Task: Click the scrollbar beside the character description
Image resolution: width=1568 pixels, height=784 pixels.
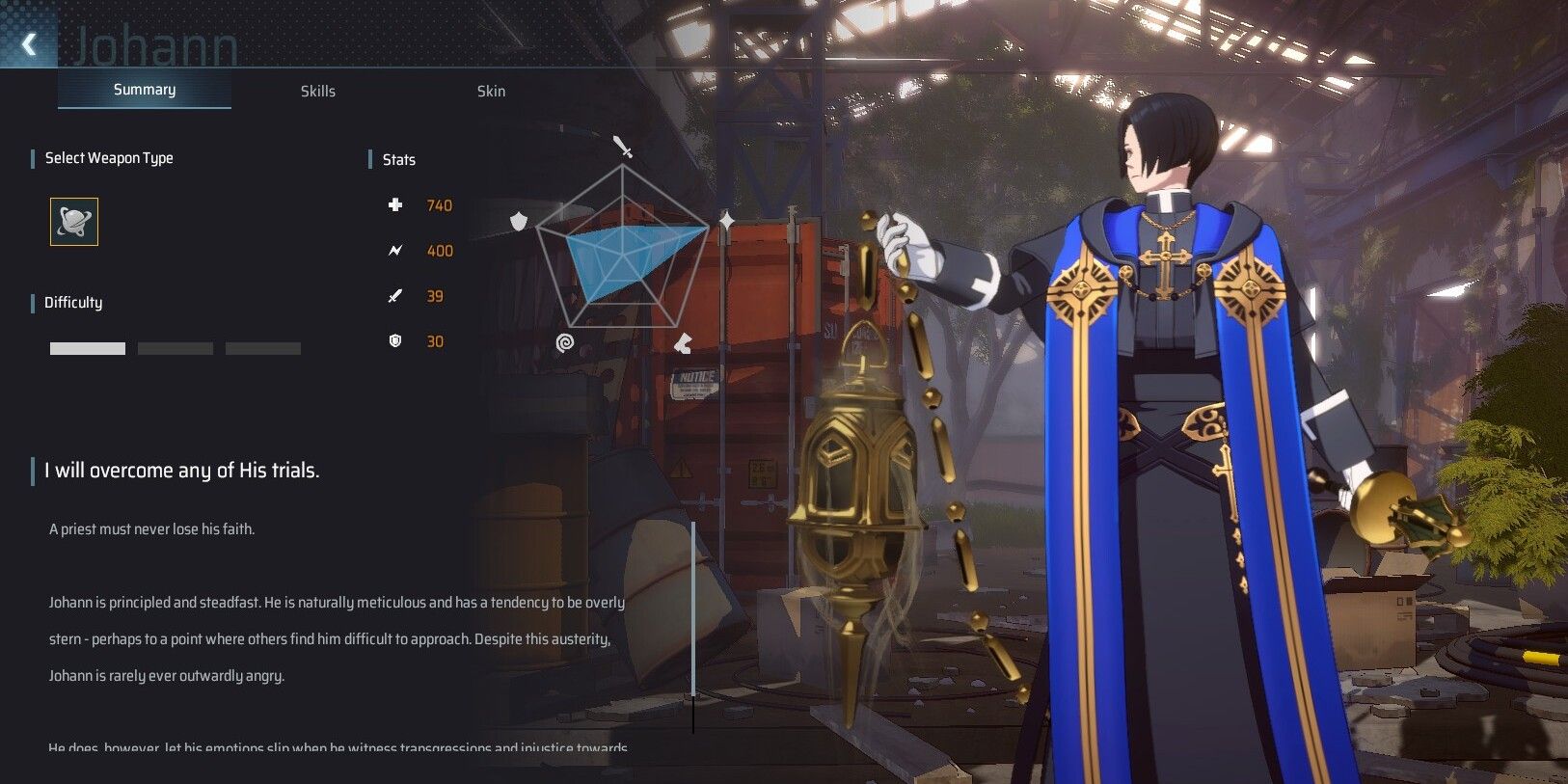Action: point(692,609)
